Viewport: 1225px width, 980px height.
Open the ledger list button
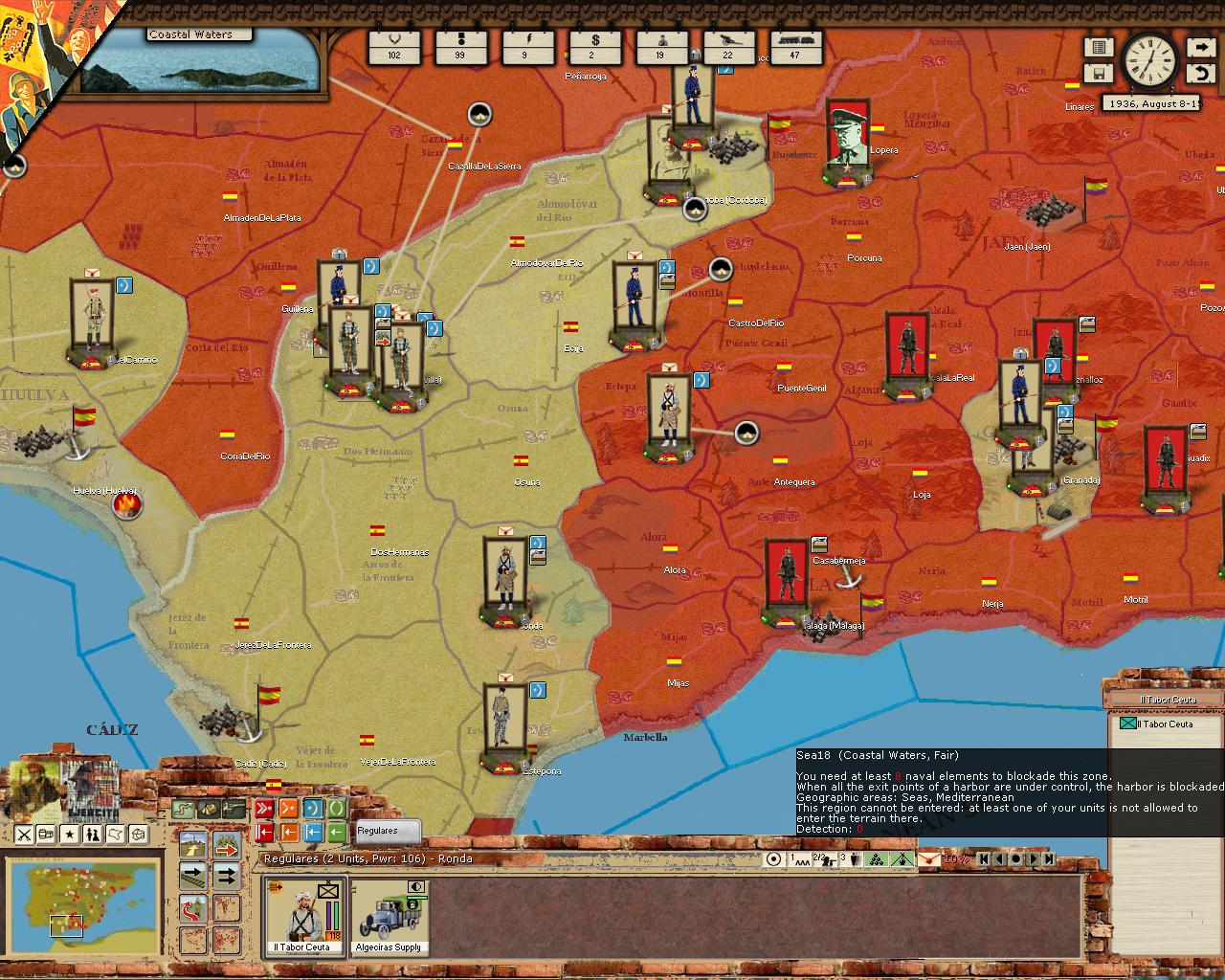(x=1098, y=47)
